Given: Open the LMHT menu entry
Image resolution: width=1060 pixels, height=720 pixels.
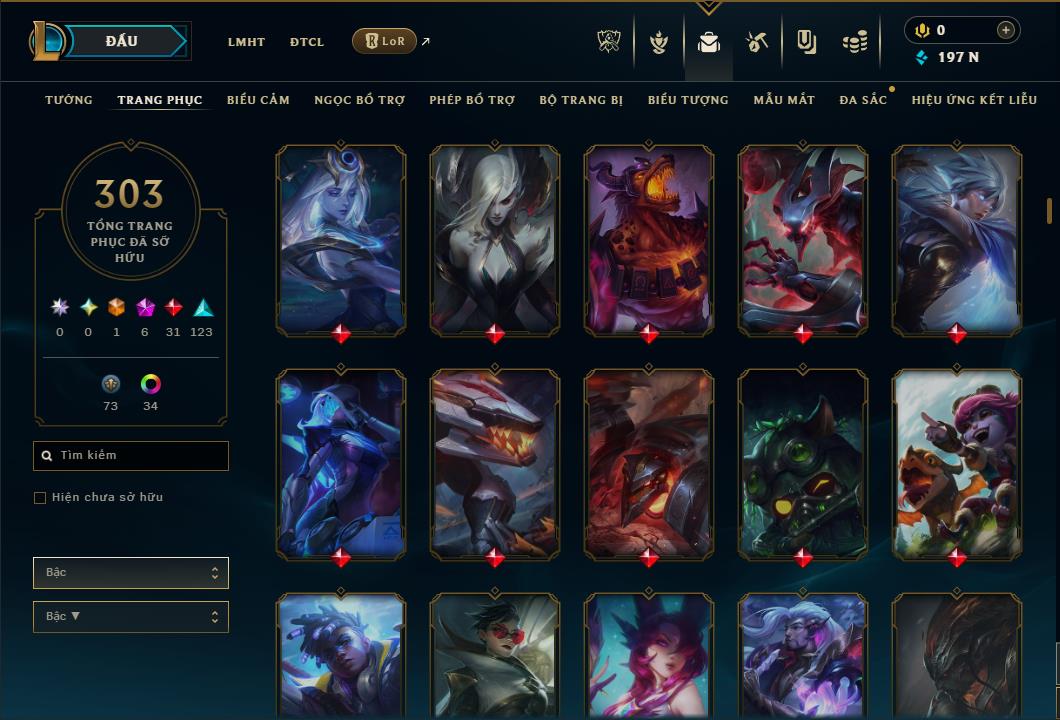Looking at the screenshot, I should [246, 42].
